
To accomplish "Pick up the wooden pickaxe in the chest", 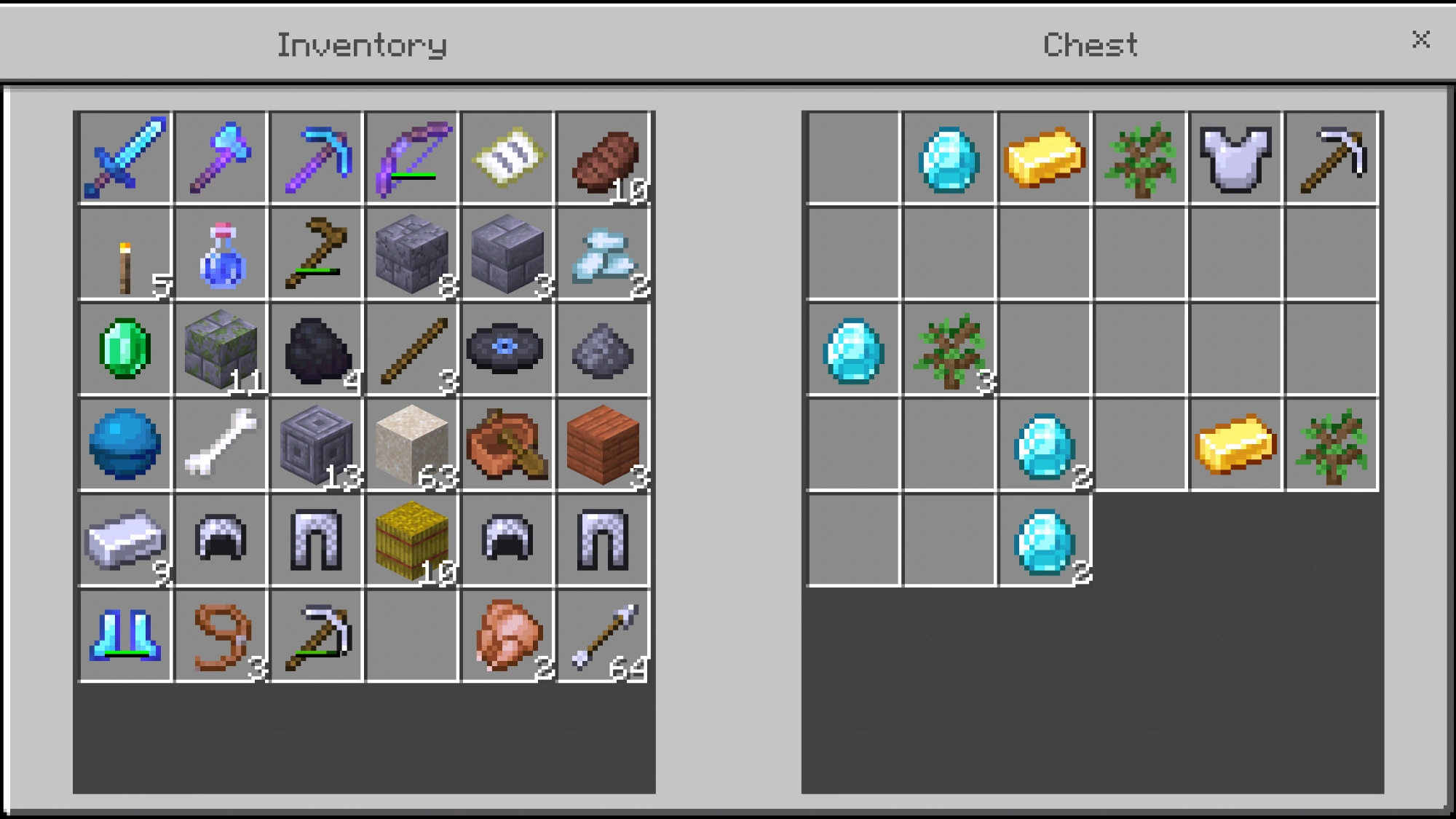I will pos(1332,157).
